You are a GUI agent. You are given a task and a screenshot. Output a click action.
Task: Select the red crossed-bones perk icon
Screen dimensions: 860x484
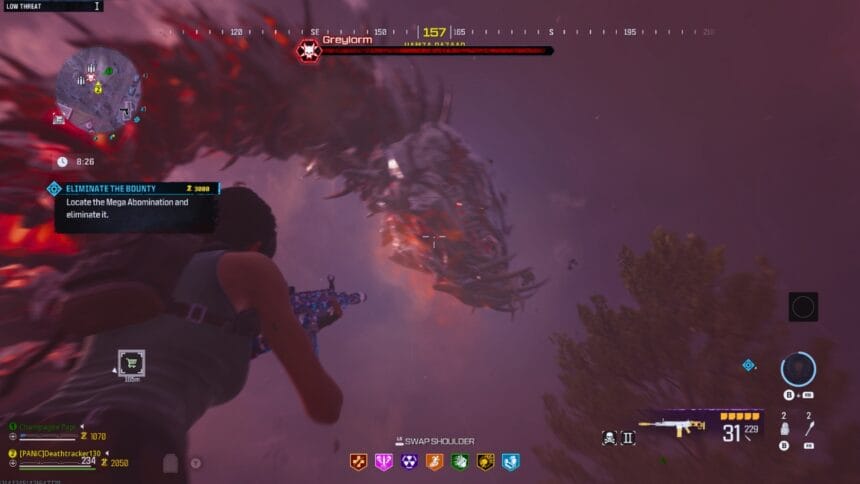click(358, 462)
